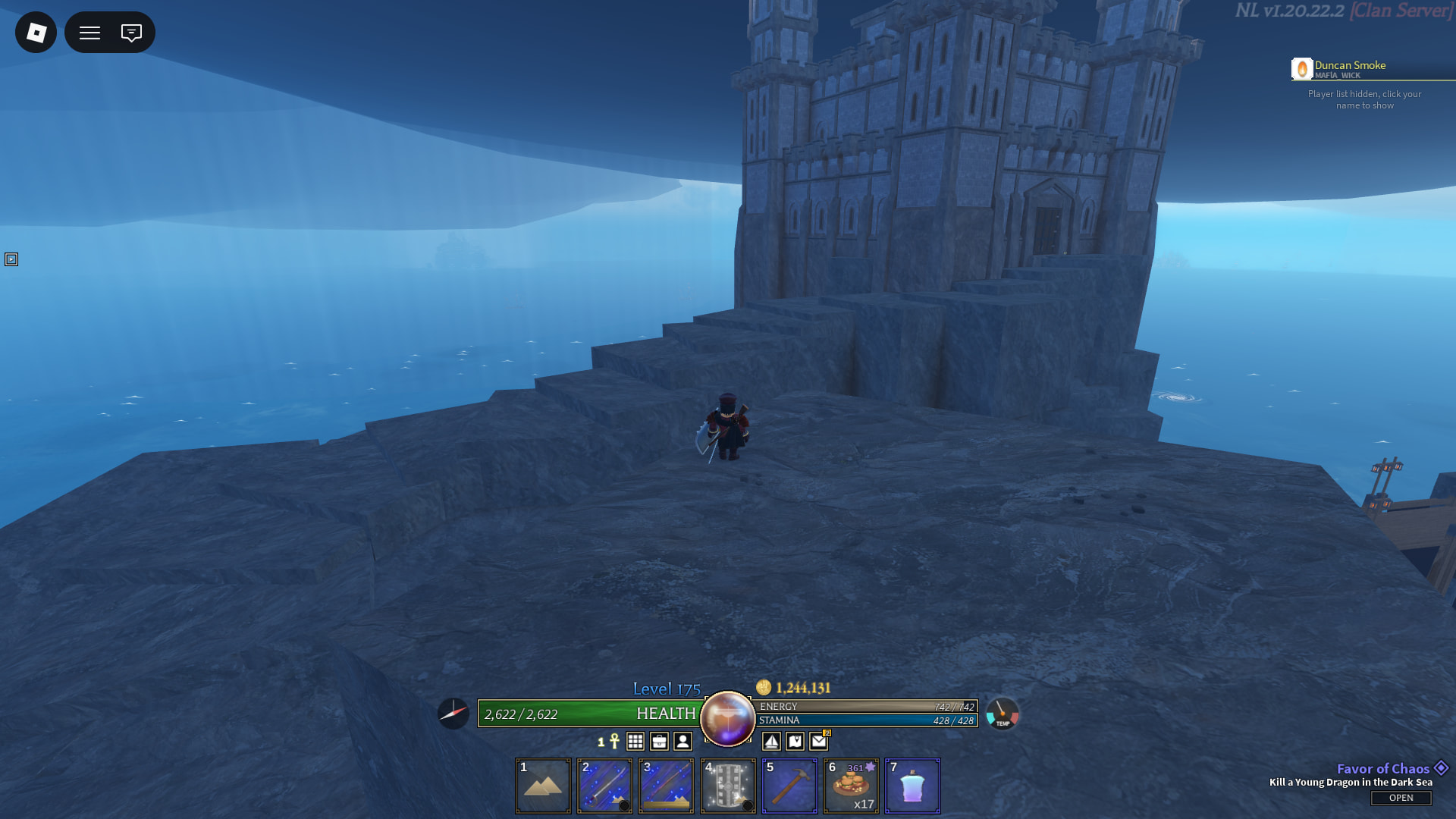1456x819 pixels.
Task: Select the potion bottle in slot 7
Action: coord(912,786)
